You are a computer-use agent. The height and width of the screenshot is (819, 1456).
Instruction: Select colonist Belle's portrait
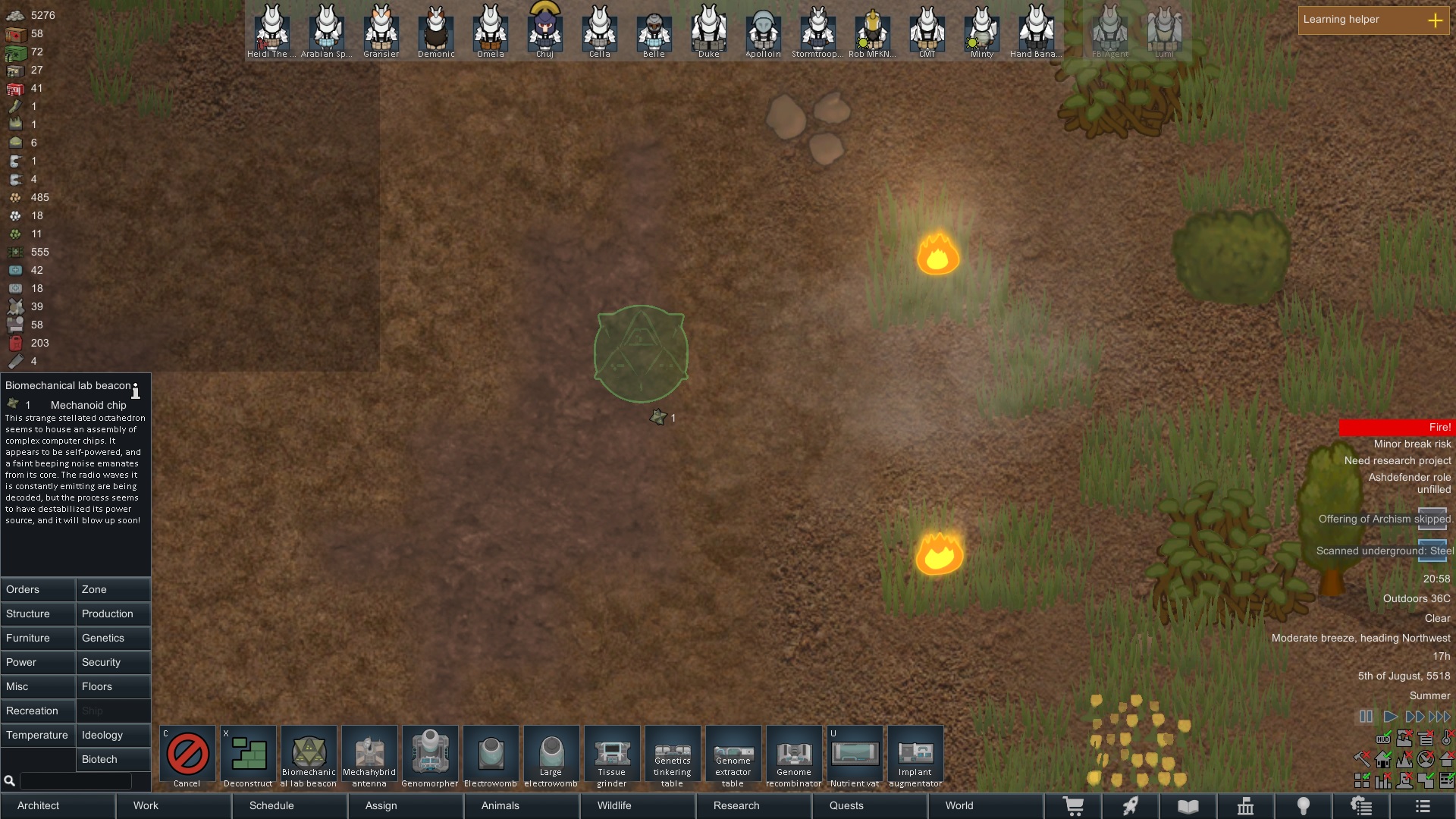pos(654,30)
